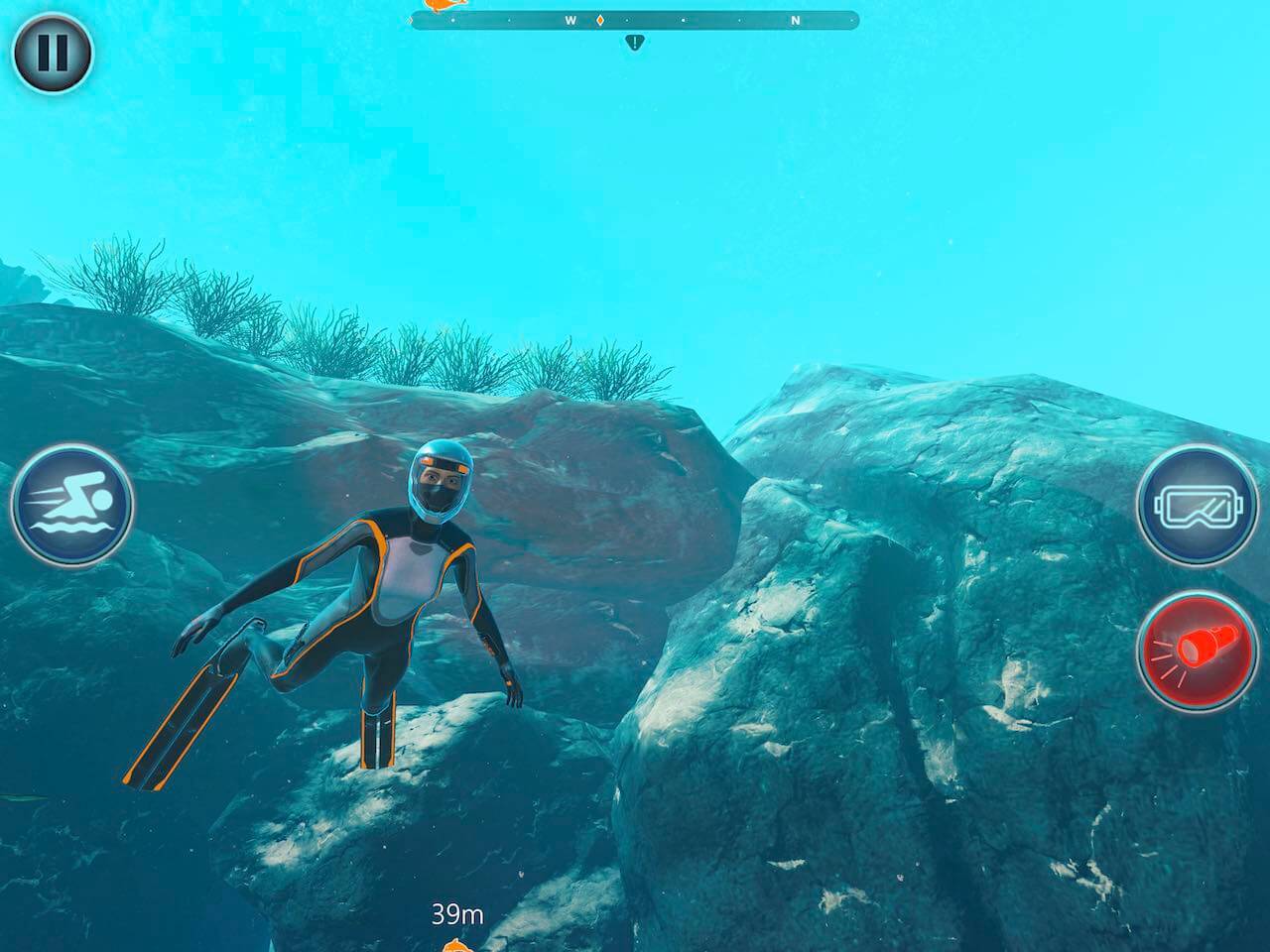
Task: Pause the game
Action: (x=53, y=53)
